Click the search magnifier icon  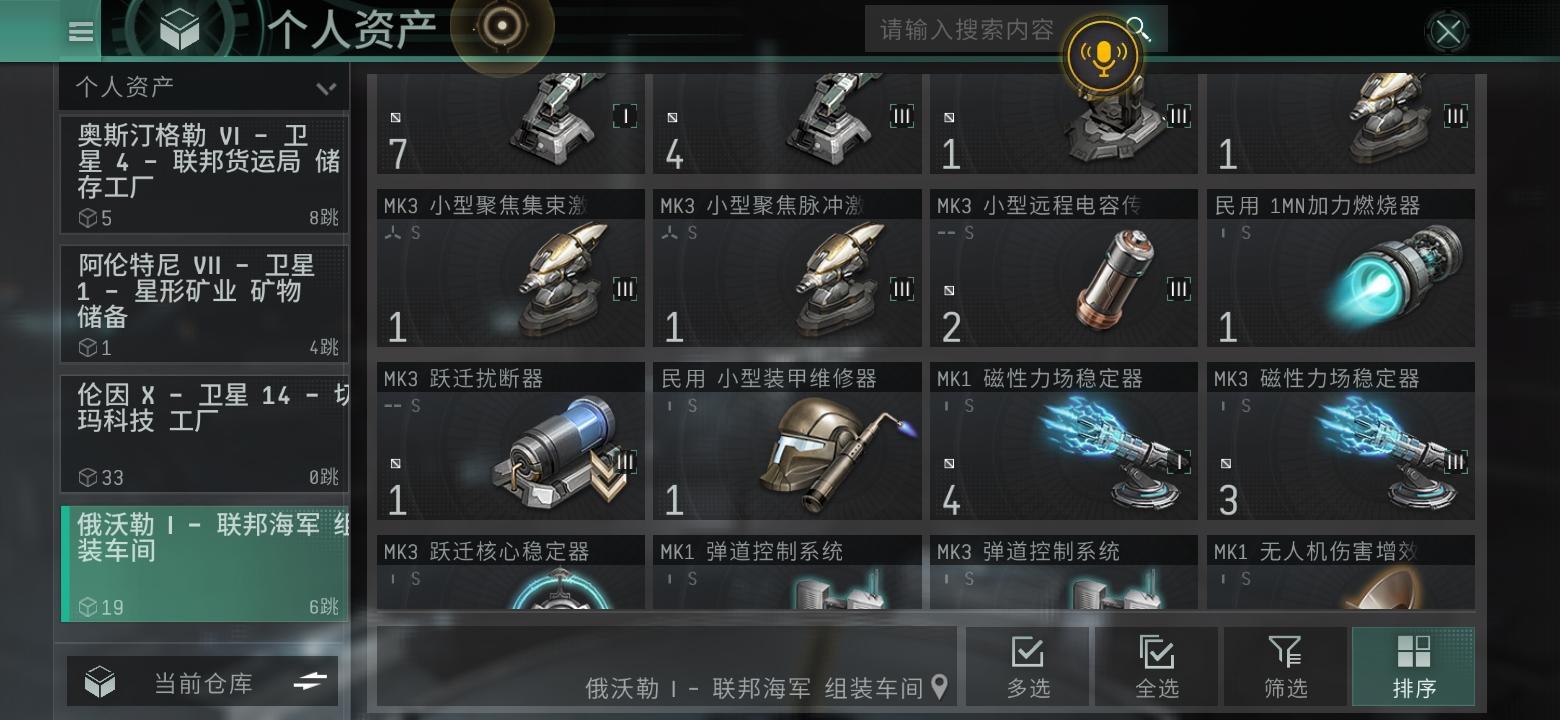(1140, 29)
